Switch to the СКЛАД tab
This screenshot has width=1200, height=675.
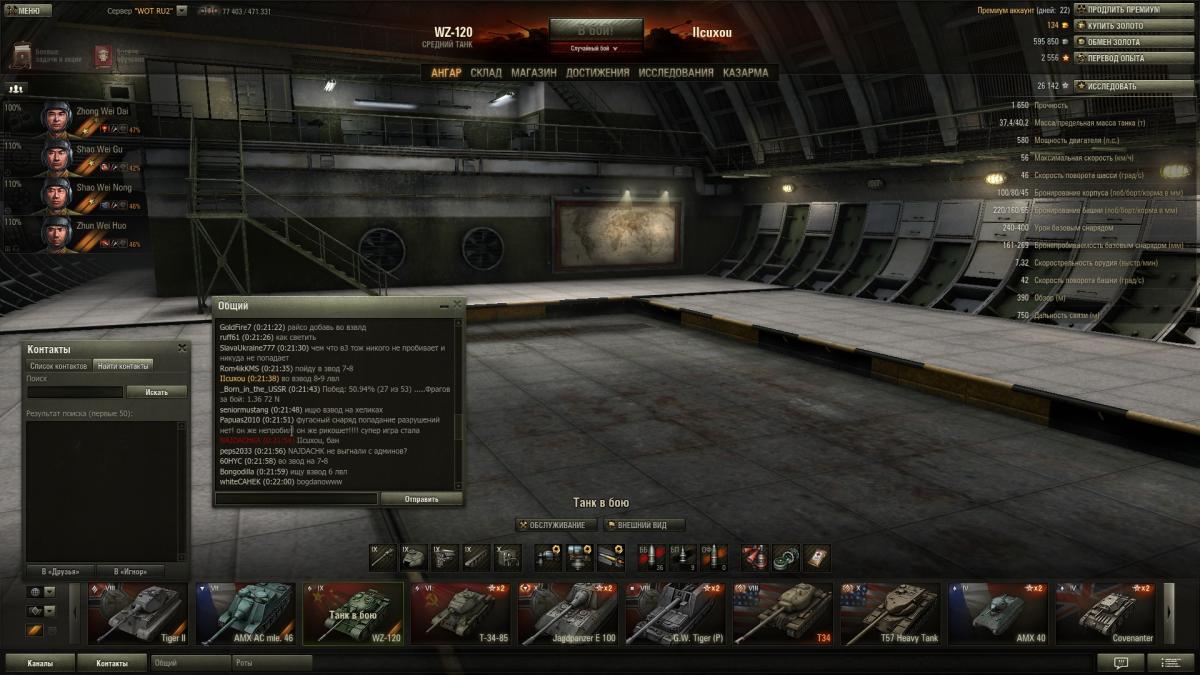pos(486,73)
